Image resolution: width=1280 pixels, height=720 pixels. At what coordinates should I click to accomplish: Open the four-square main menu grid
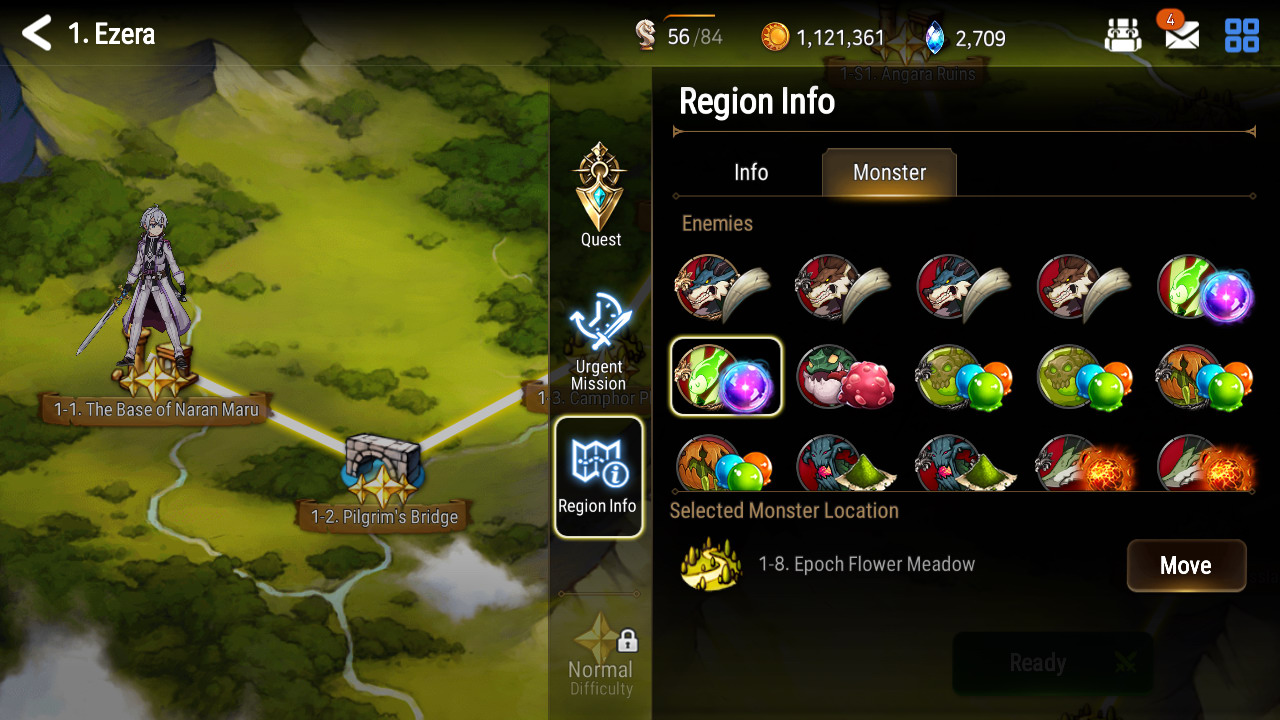tap(1242, 36)
